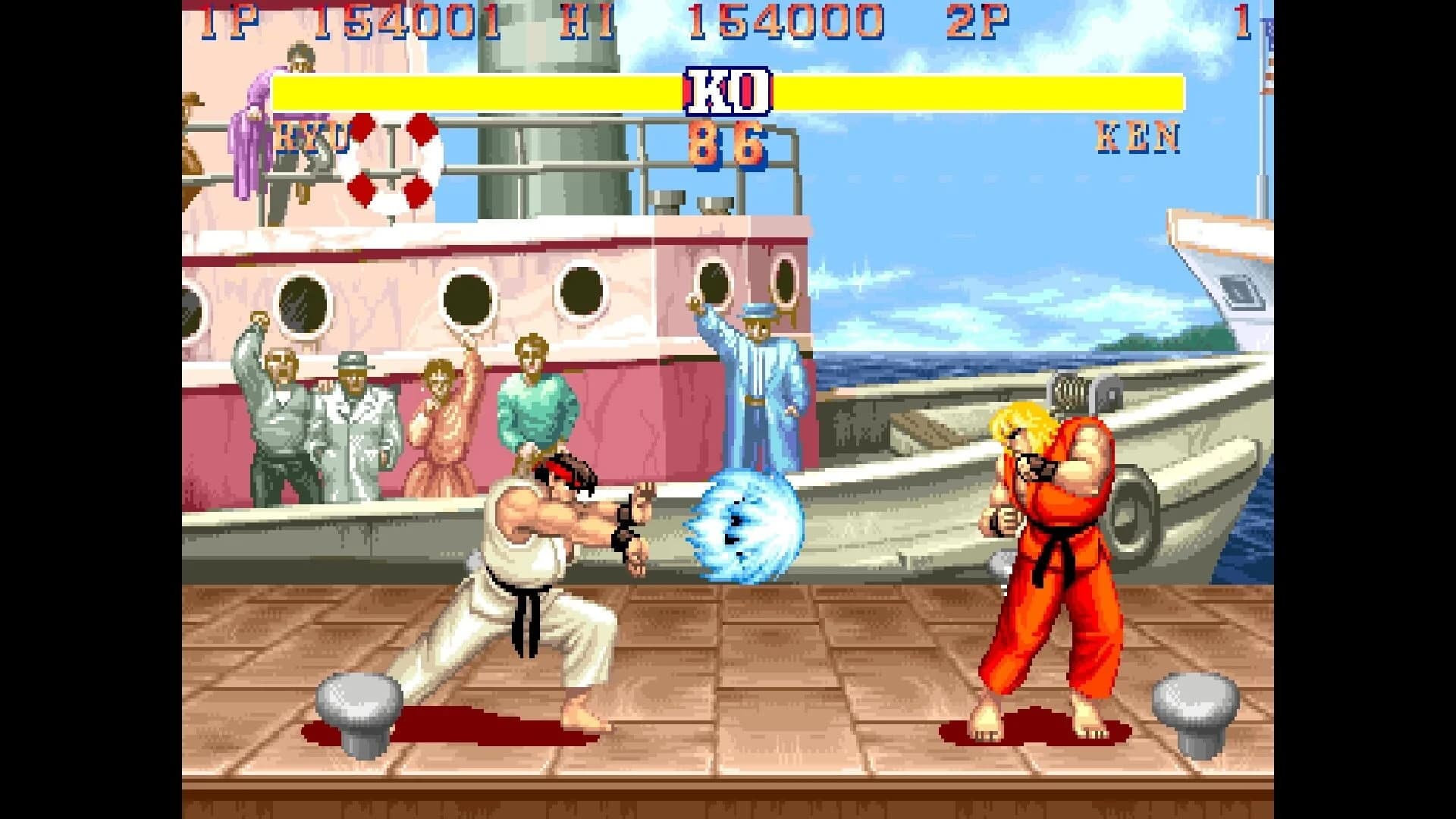Click the life preserver ring on the boat
1456x819 pixels.
(394, 159)
